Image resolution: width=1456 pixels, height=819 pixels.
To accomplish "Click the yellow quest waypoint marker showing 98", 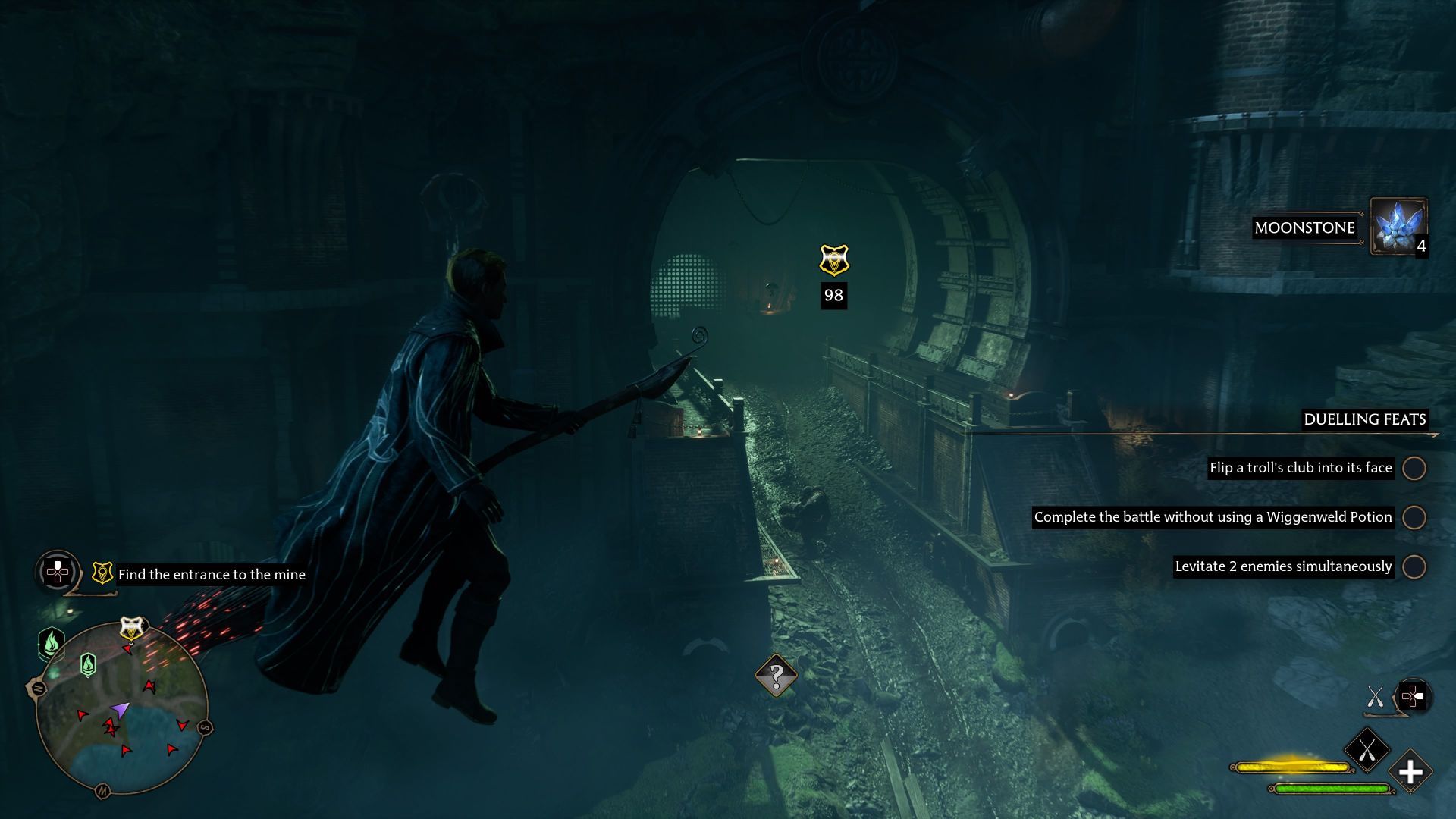I will coord(834,261).
